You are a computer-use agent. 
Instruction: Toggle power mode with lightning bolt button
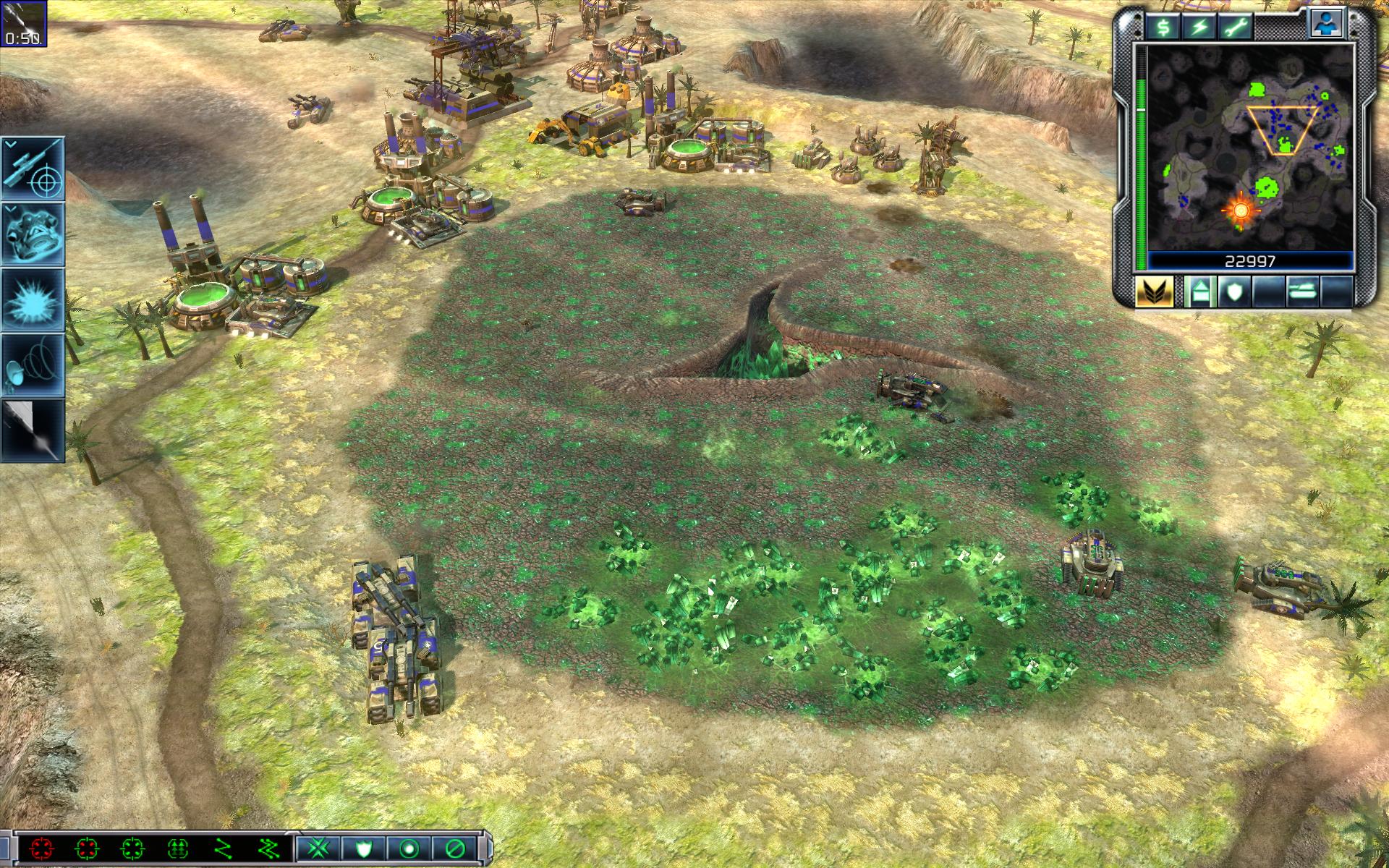pyautogui.click(x=1199, y=27)
